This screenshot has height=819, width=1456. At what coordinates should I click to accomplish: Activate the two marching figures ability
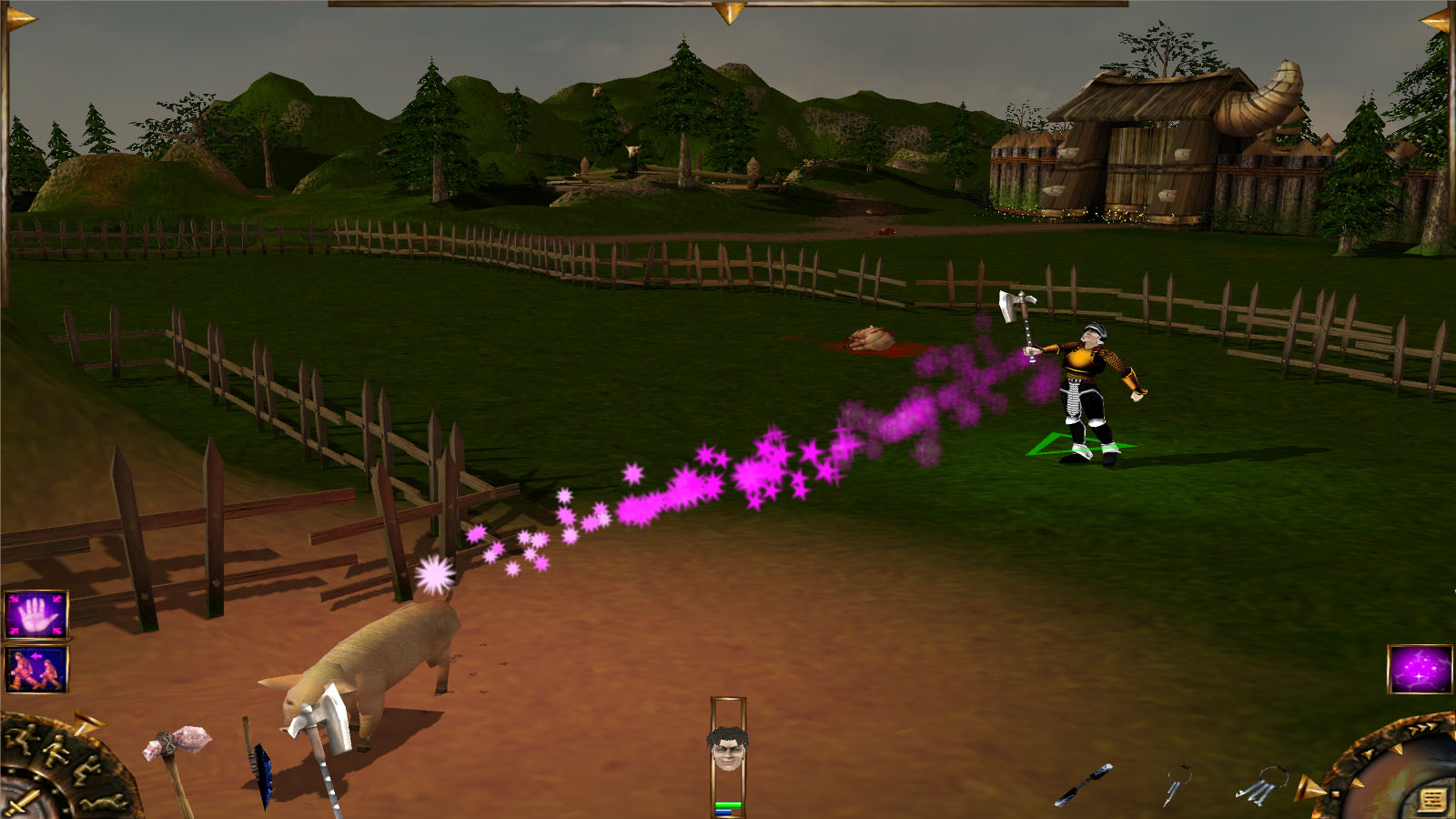(35, 669)
